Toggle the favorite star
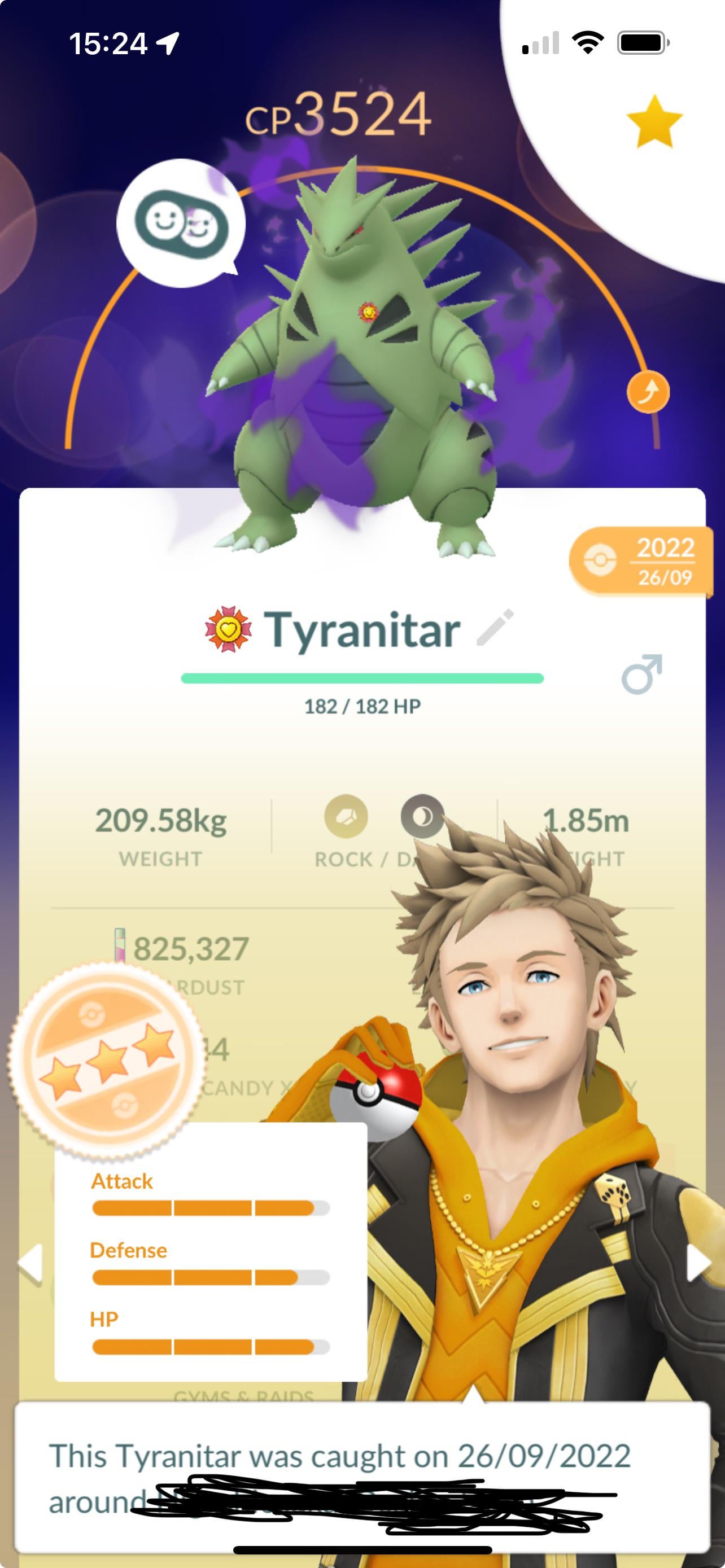This screenshot has width=725, height=1568. click(654, 121)
